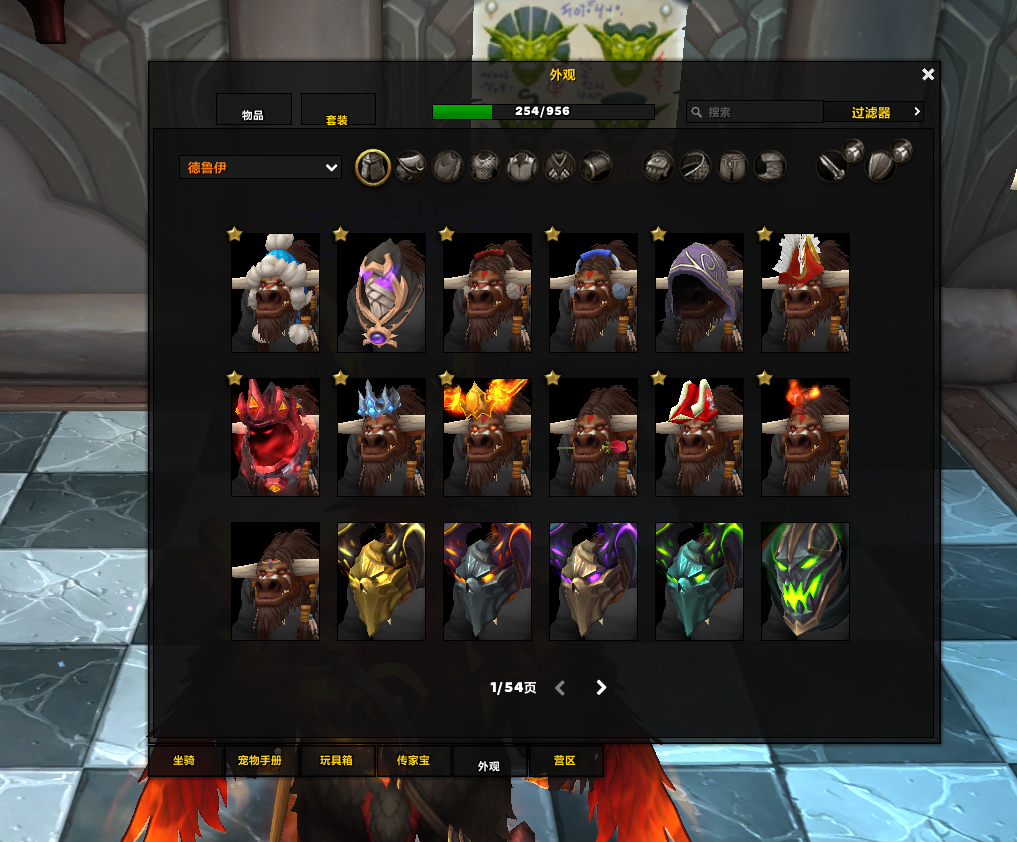Image resolution: width=1017 pixels, height=842 pixels.
Task: Select the red dragon maw helm
Action: 275,437
